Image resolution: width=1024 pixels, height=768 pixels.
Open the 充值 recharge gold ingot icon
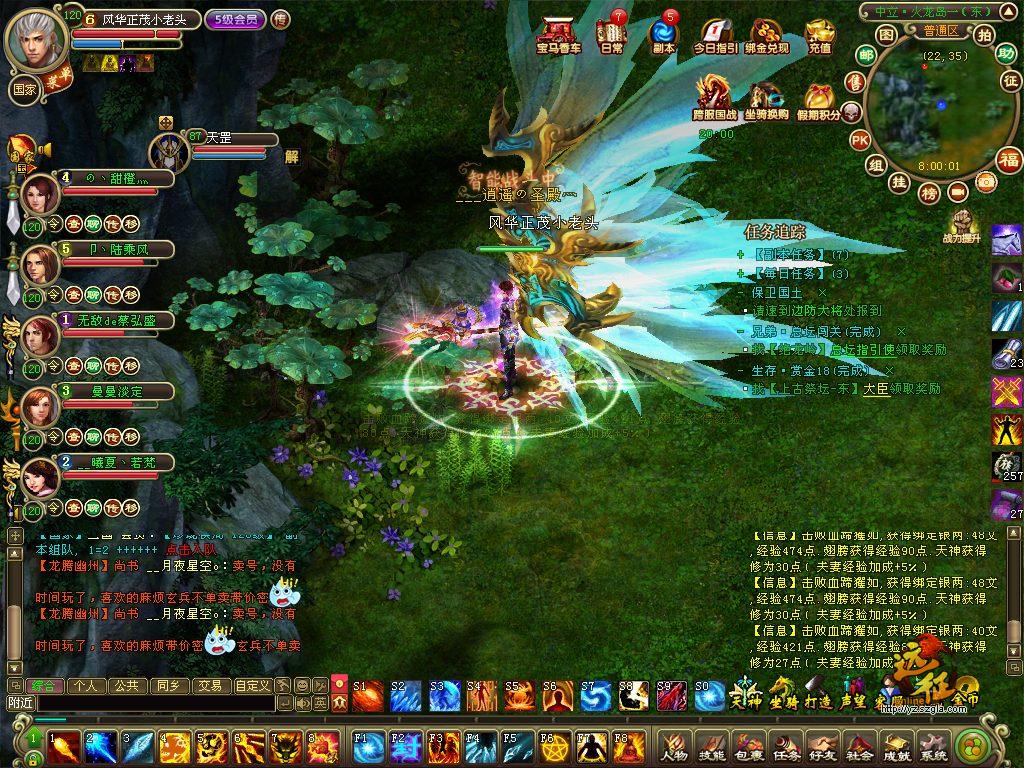click(x=819, y=36)
